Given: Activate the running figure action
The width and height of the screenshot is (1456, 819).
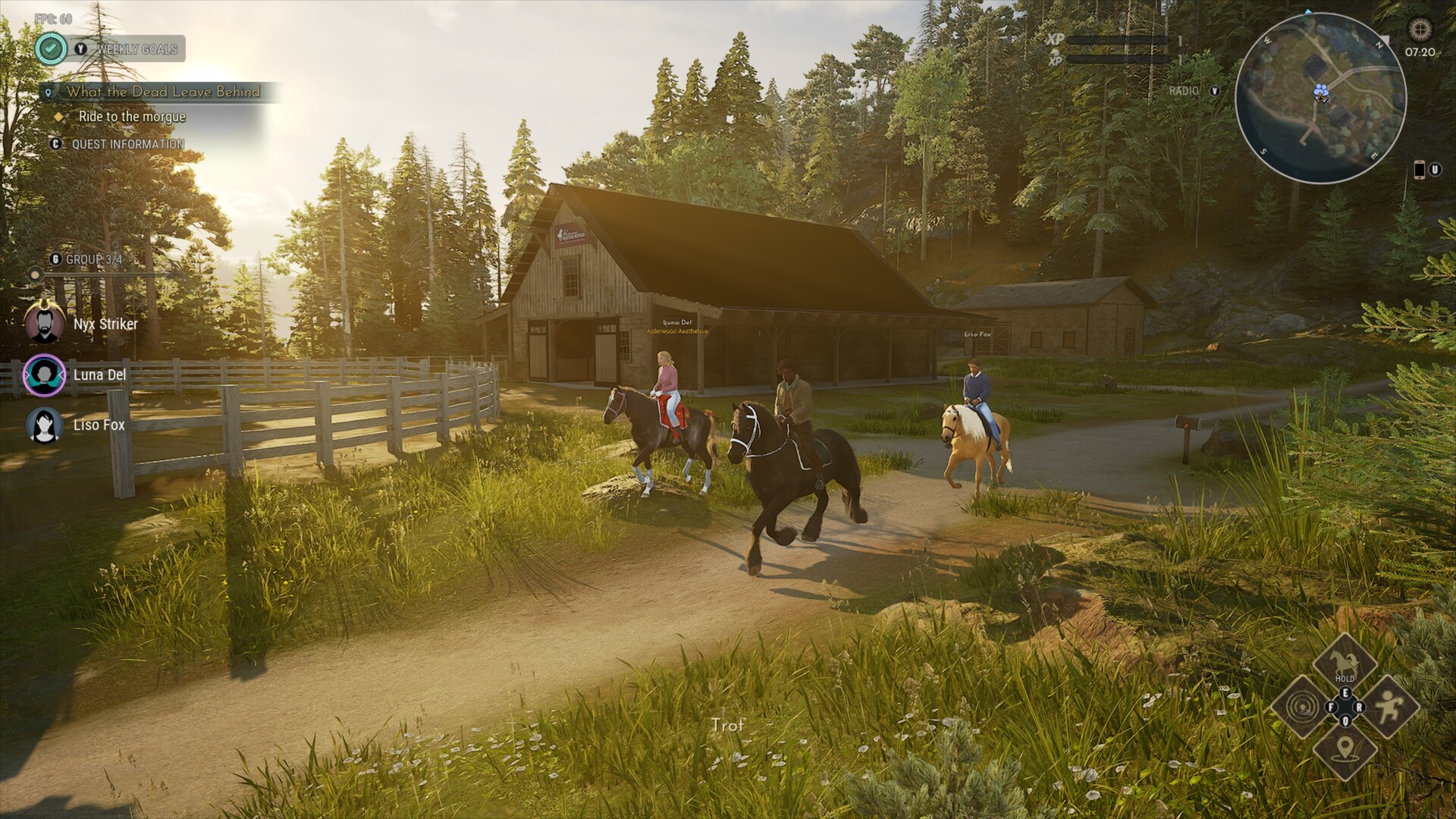Looking at the screenshot, I should click(x=1389, y=707).
